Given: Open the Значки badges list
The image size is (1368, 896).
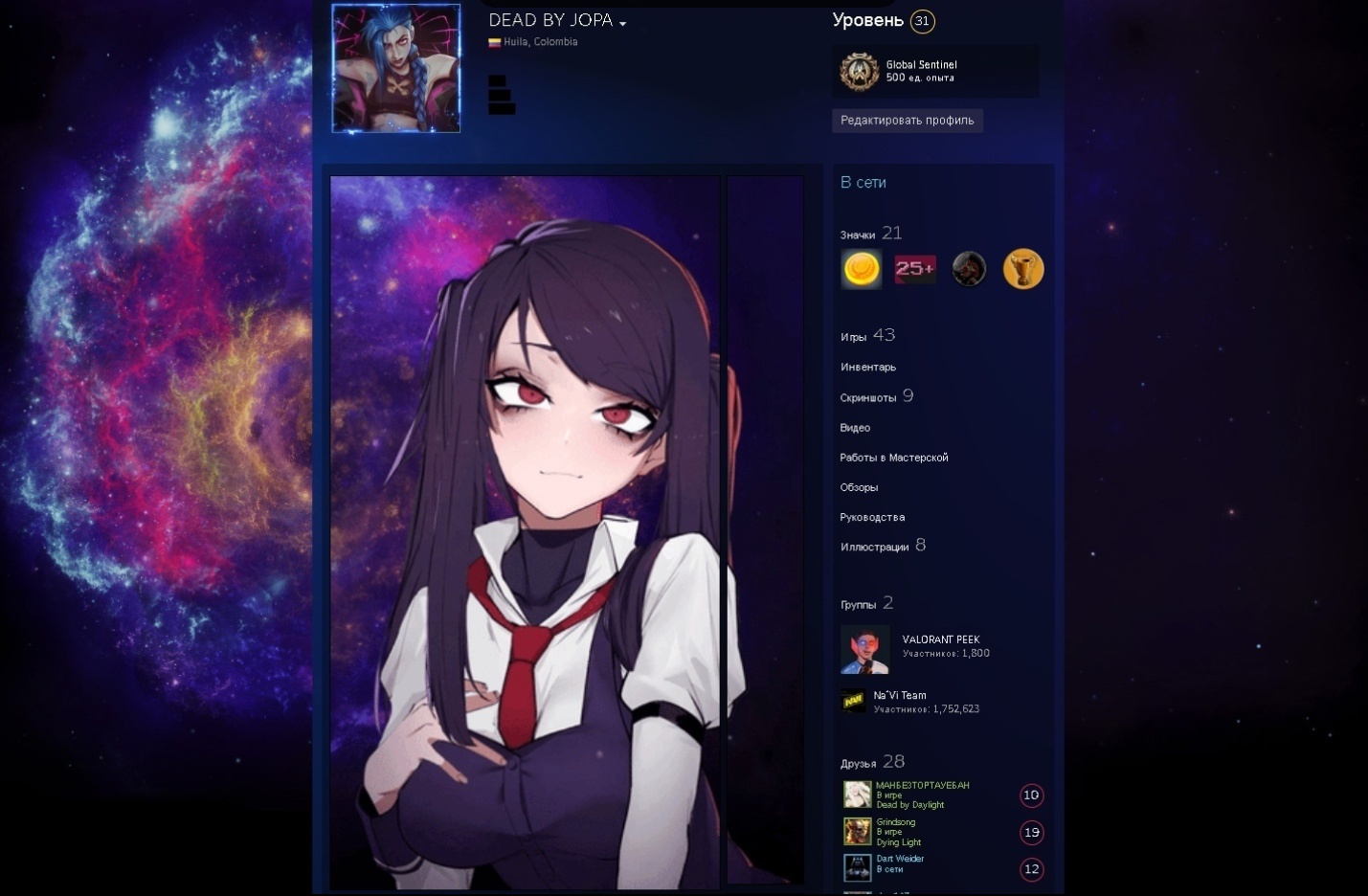Looking at the screenshot, I should click(x=858, y=235).
